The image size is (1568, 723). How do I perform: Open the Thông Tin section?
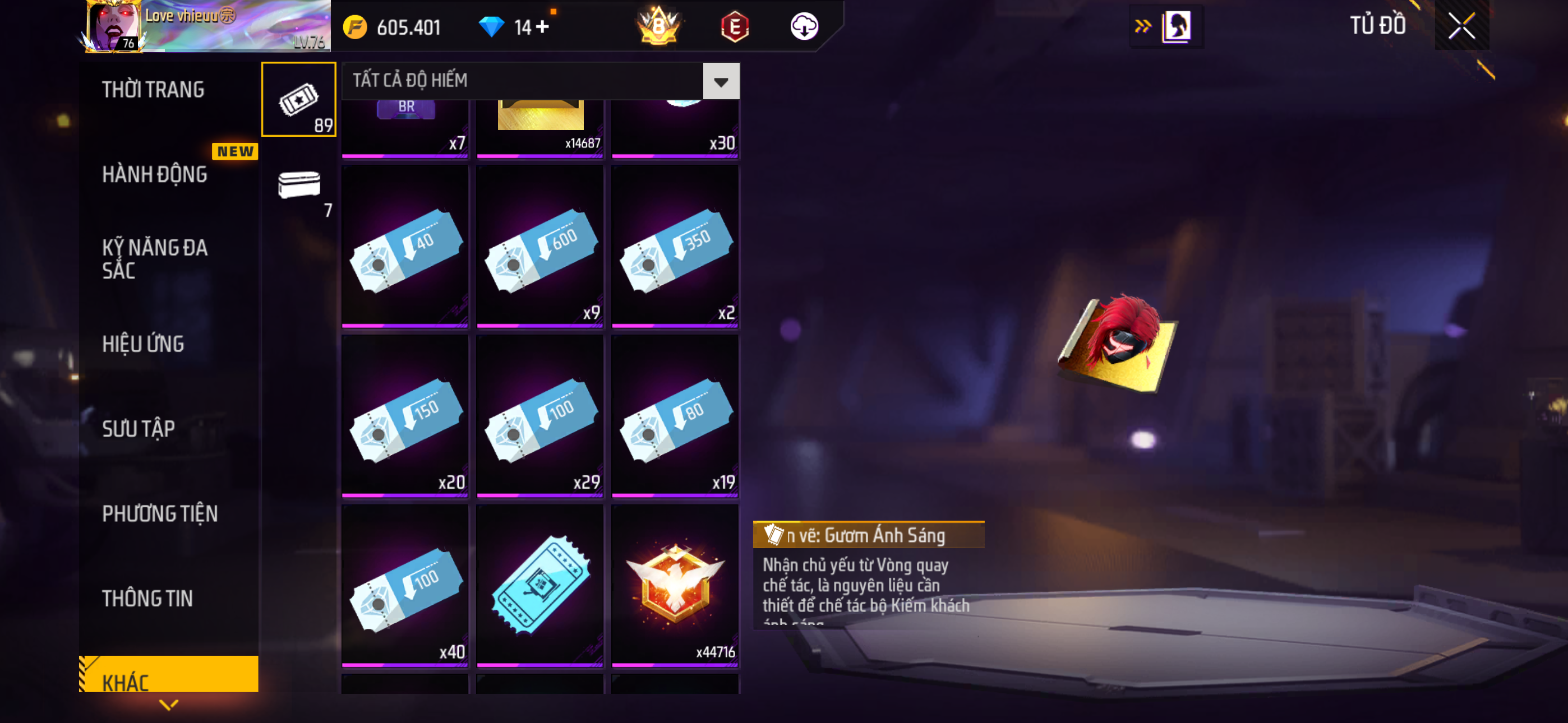coord(147,598)
